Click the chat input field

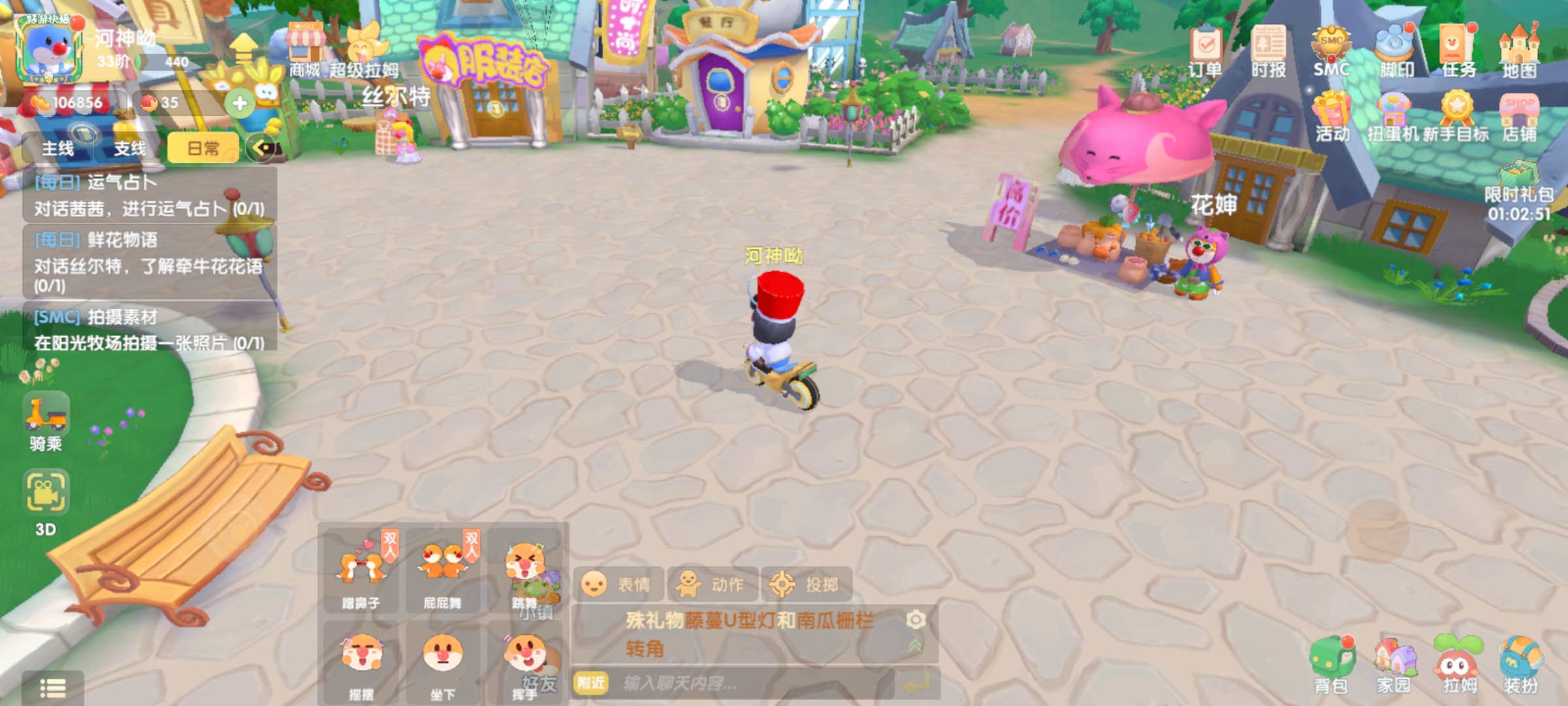[751, 684]
